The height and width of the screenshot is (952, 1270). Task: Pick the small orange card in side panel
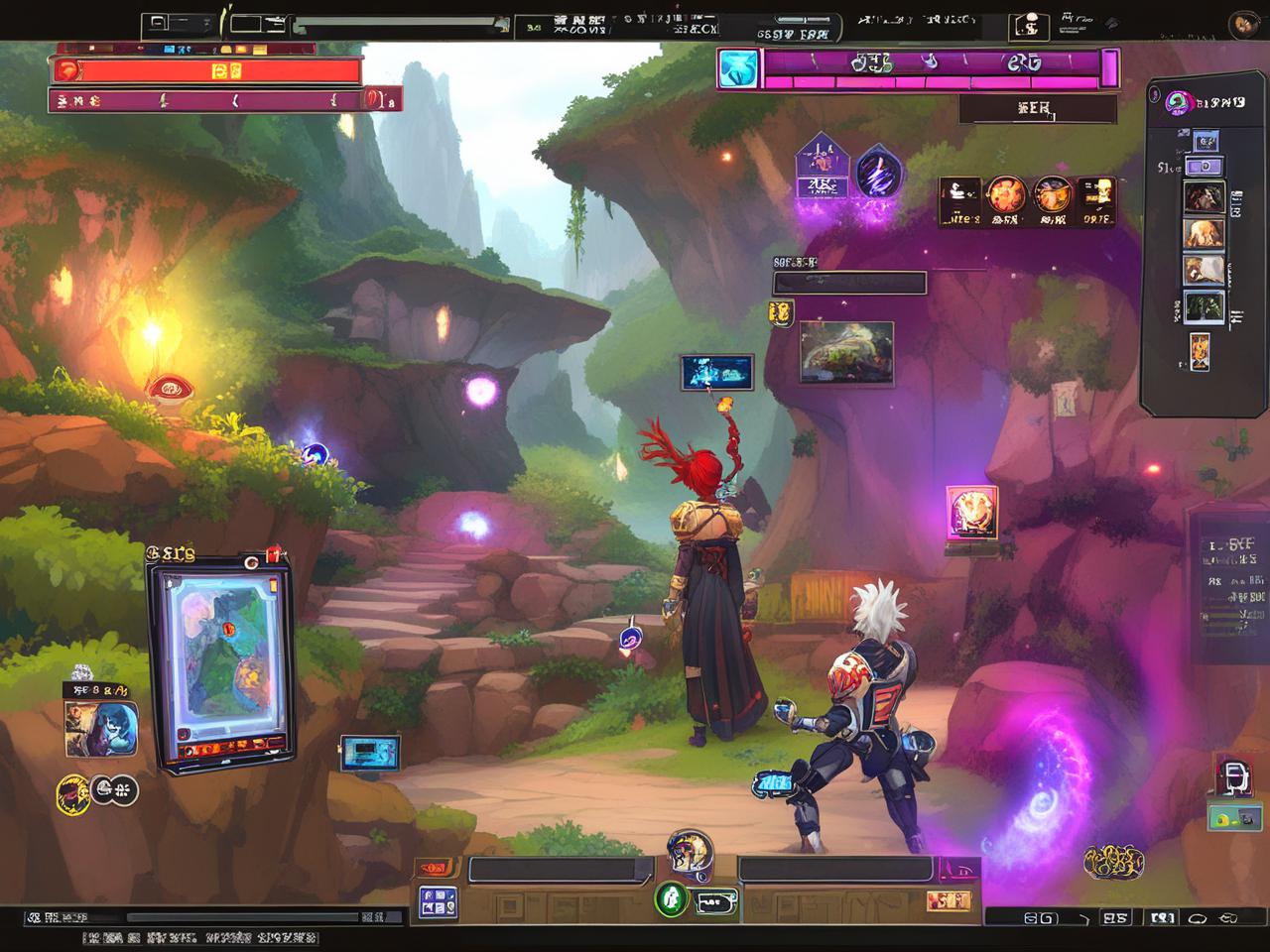(x=1200, y=351)
